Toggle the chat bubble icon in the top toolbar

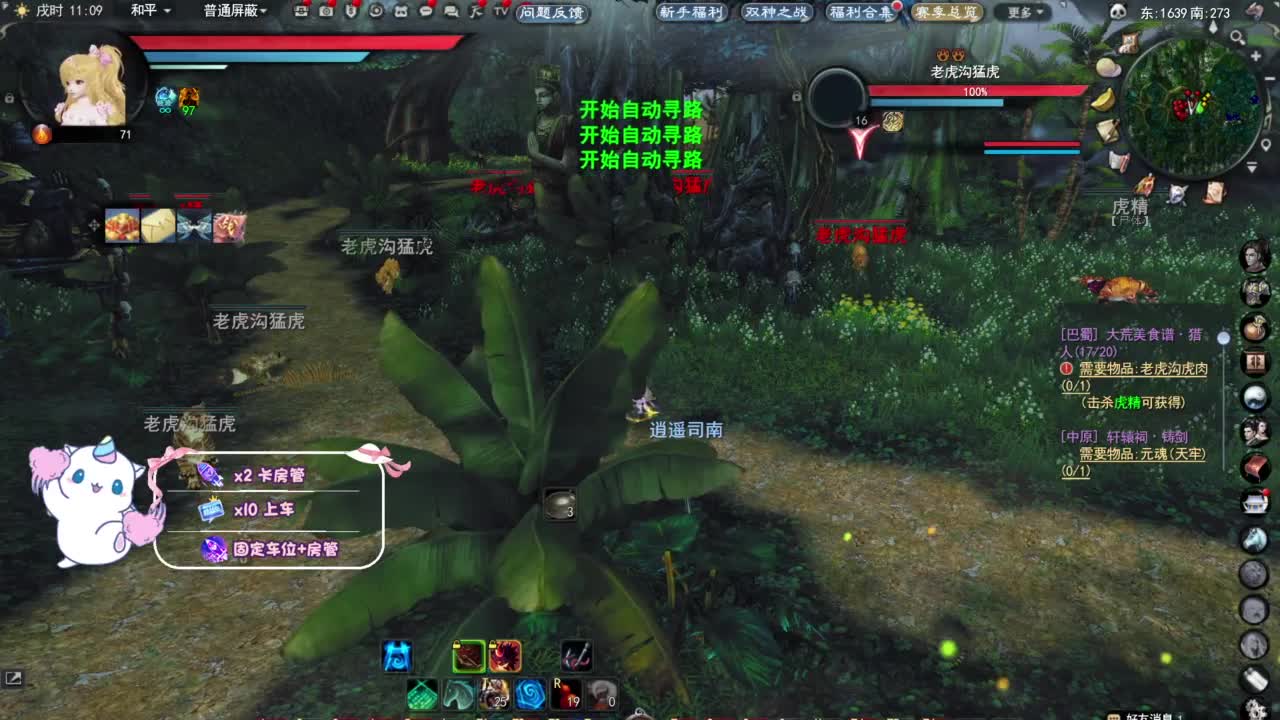tap(427, 11)
